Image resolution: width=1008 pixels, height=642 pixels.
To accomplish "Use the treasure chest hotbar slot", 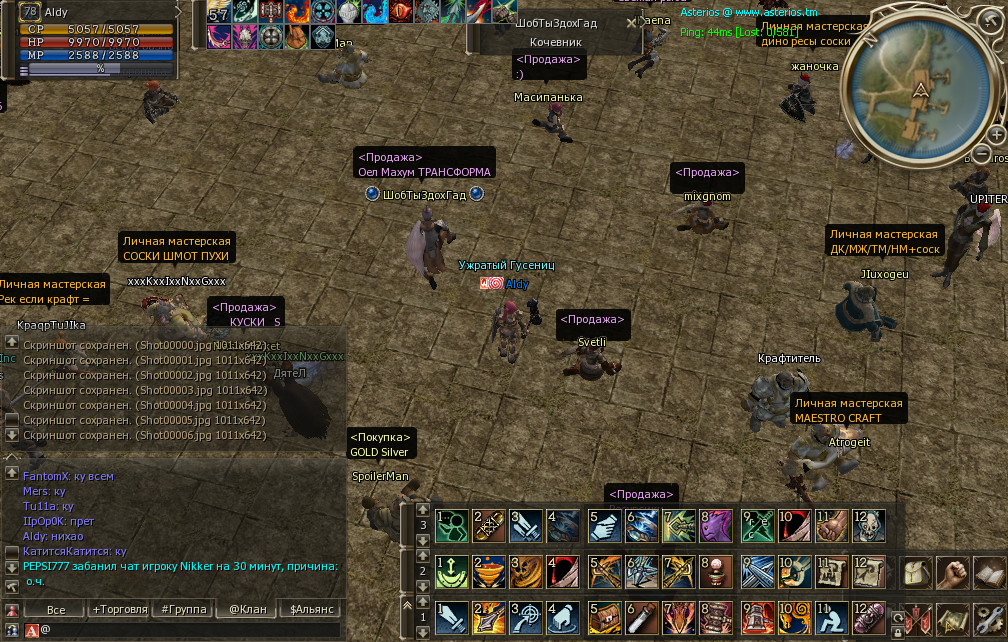I will (x=604, y=617).
